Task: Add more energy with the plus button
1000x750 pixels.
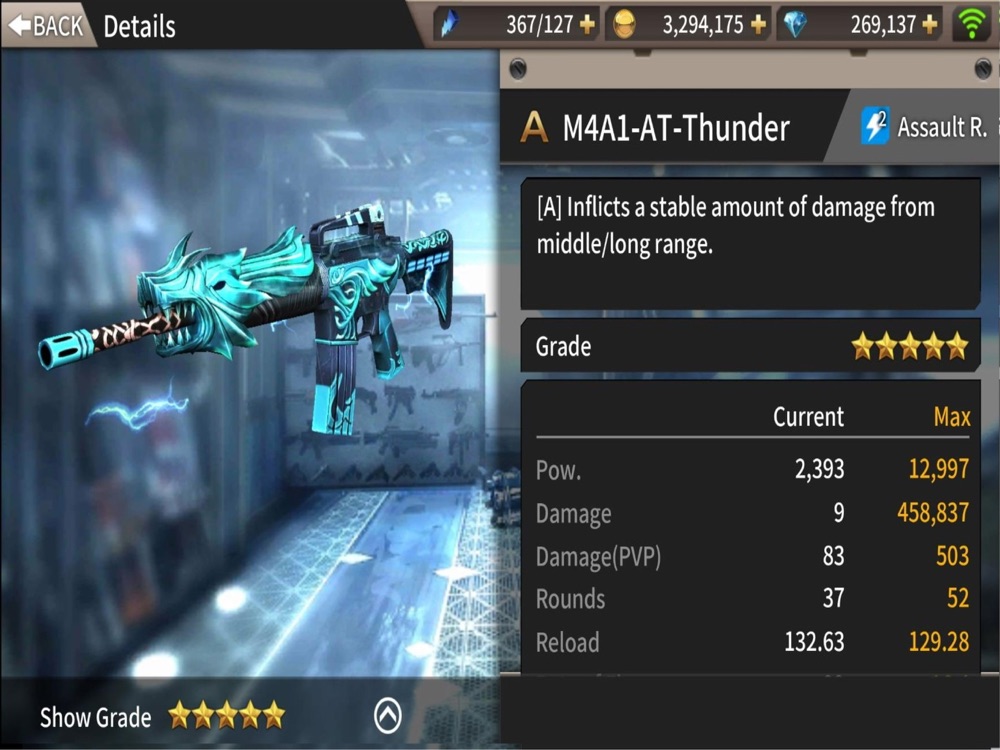Action: [585, 25]
